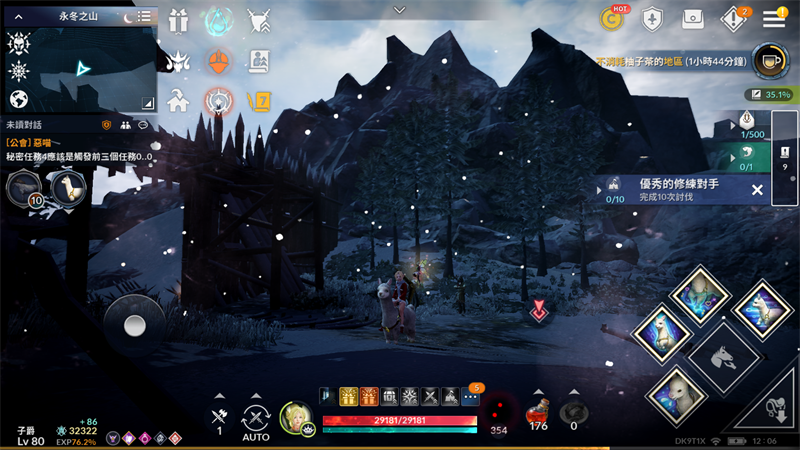Tap the yuzu tea cup buff icon
800x450 pixels.
coord(768,60)
